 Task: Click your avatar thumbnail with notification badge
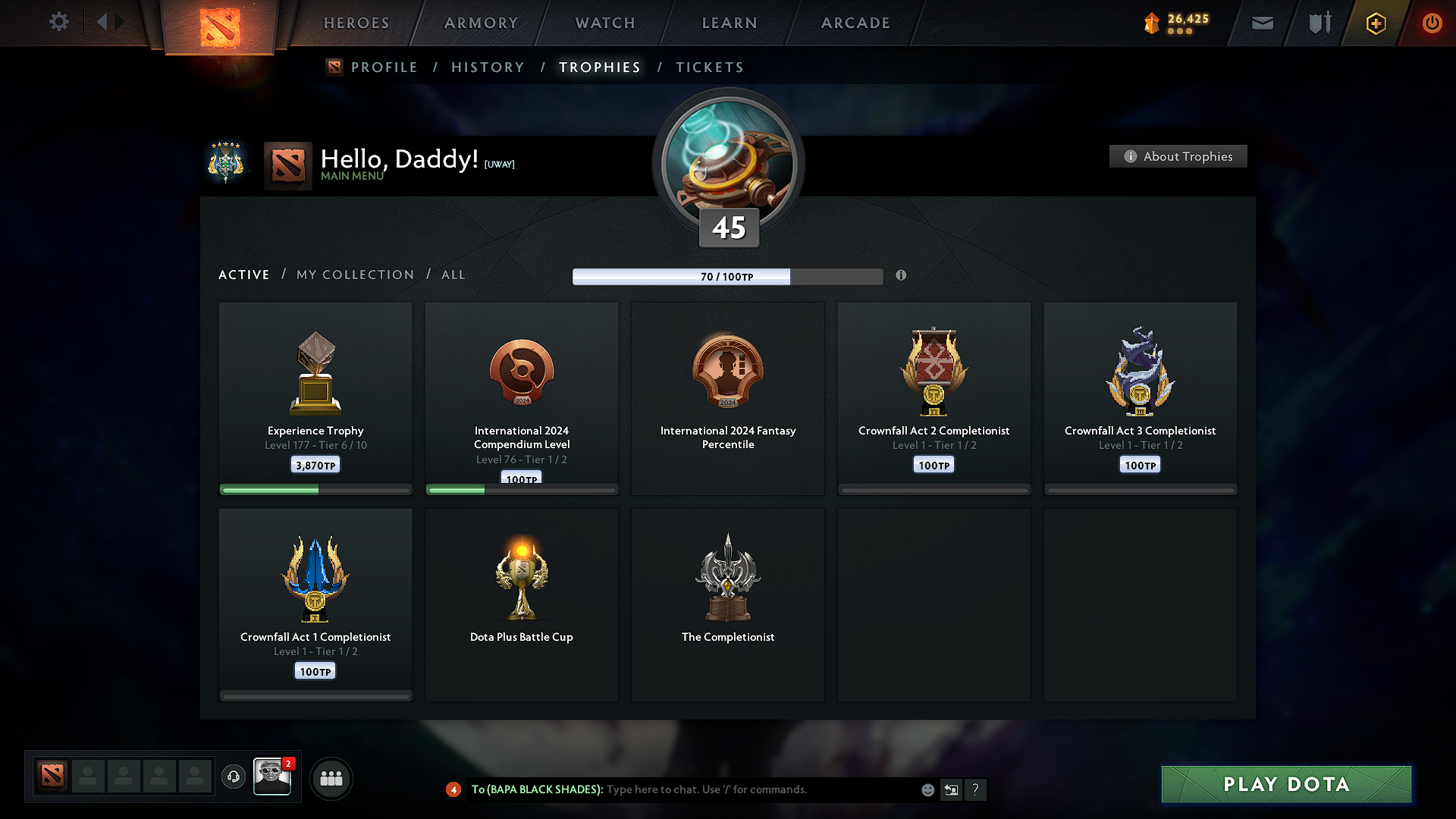point(272,777)
